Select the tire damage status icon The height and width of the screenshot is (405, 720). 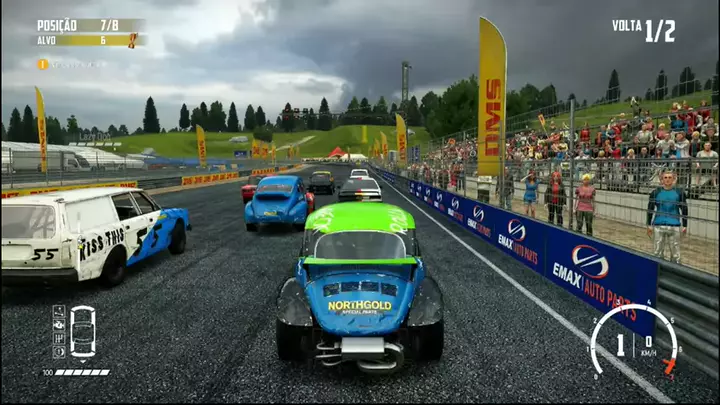point(58,351)
